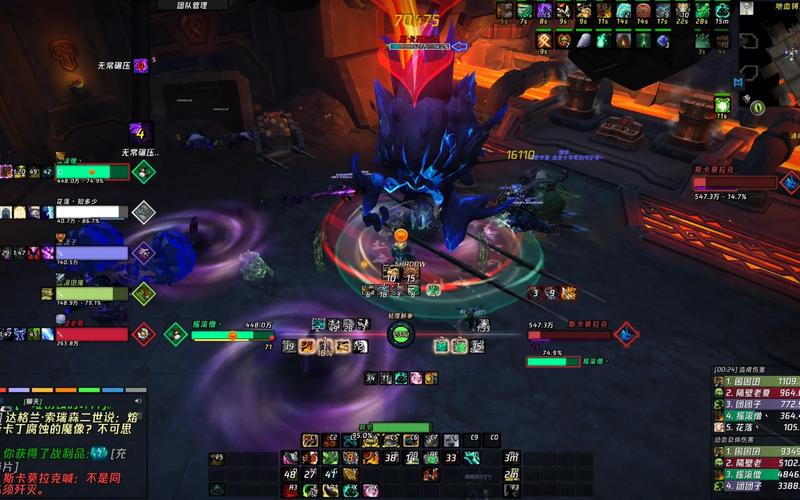Viewport: 800px width, 500px height.
Task: Click the player frame beside the green-diamond icon
Action: pyautogui.click(x=232, y=336)
